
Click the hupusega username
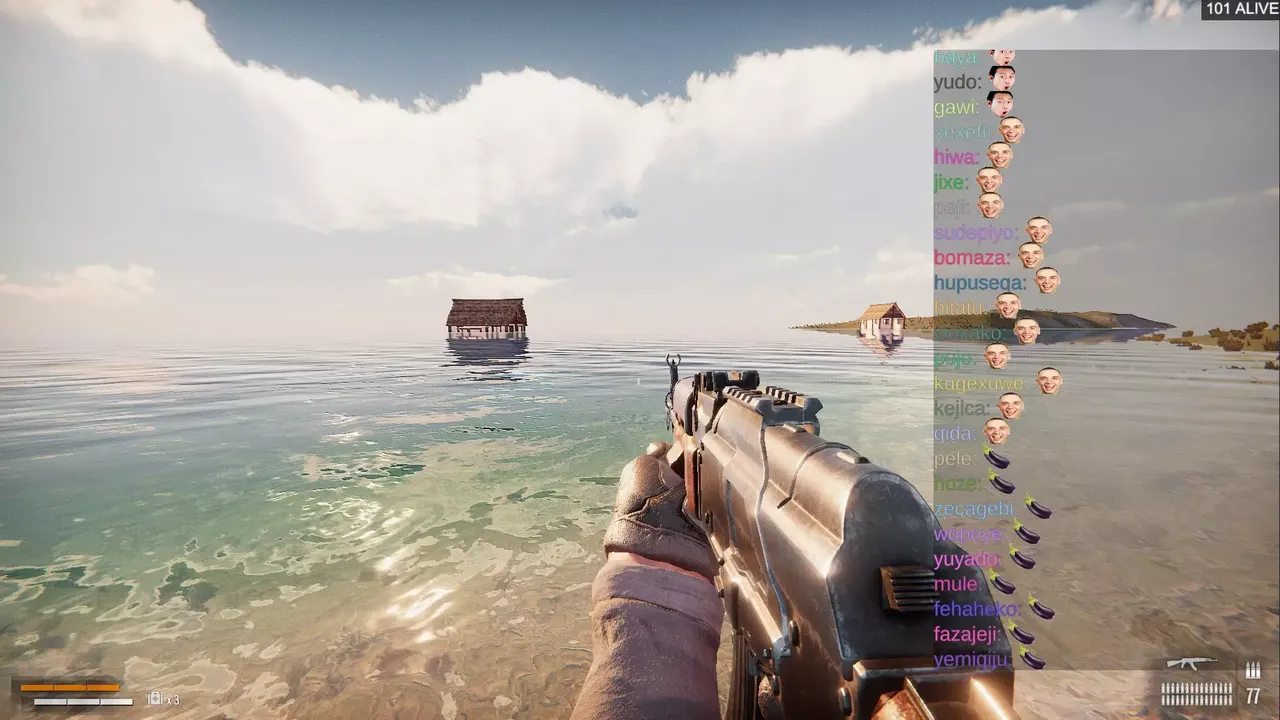(979, 281)
